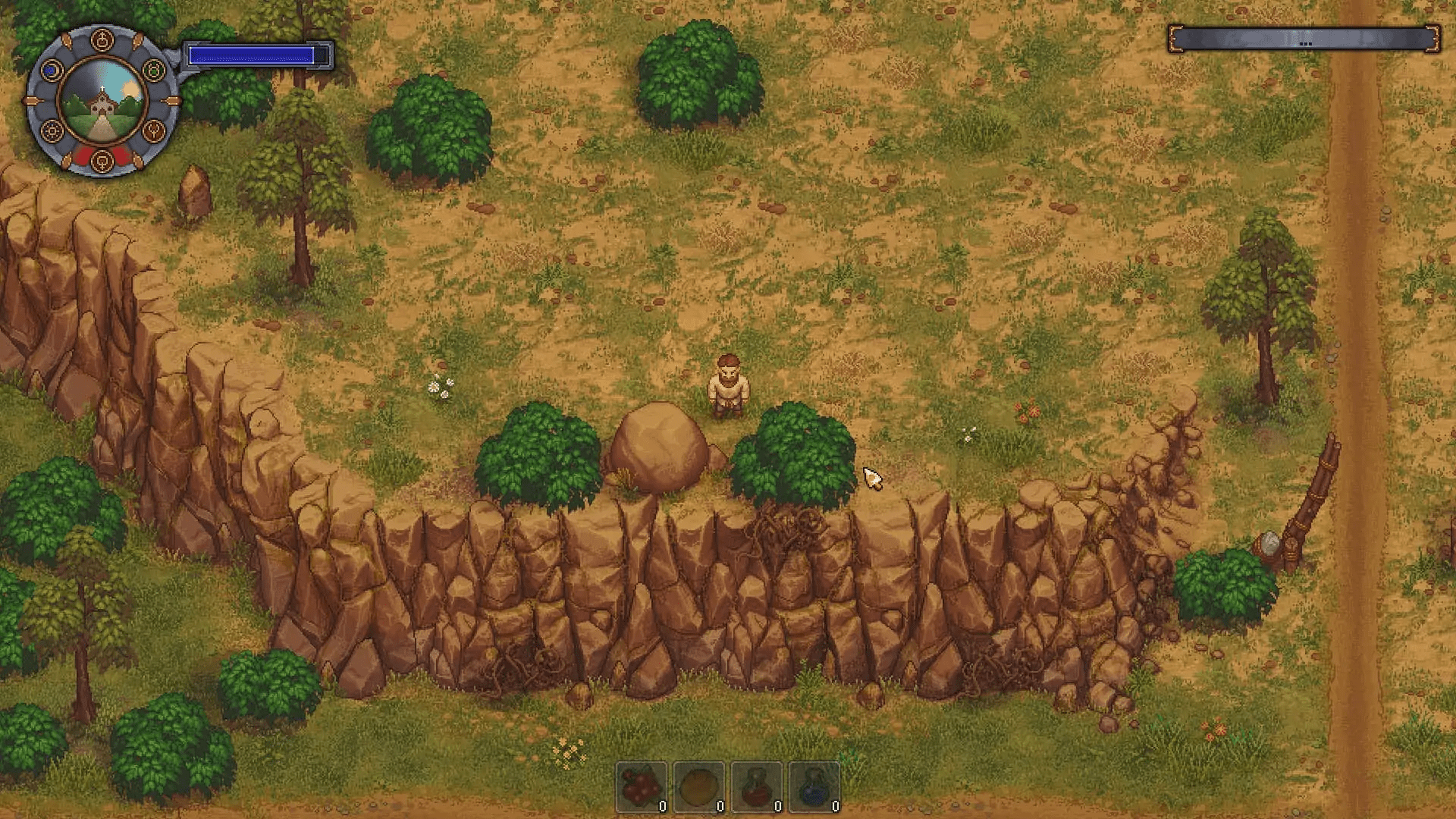Open the map via the church portrait in the clock
This screenshot has width=1456, height=819.
pyautogui.click(x=102, y=108)
